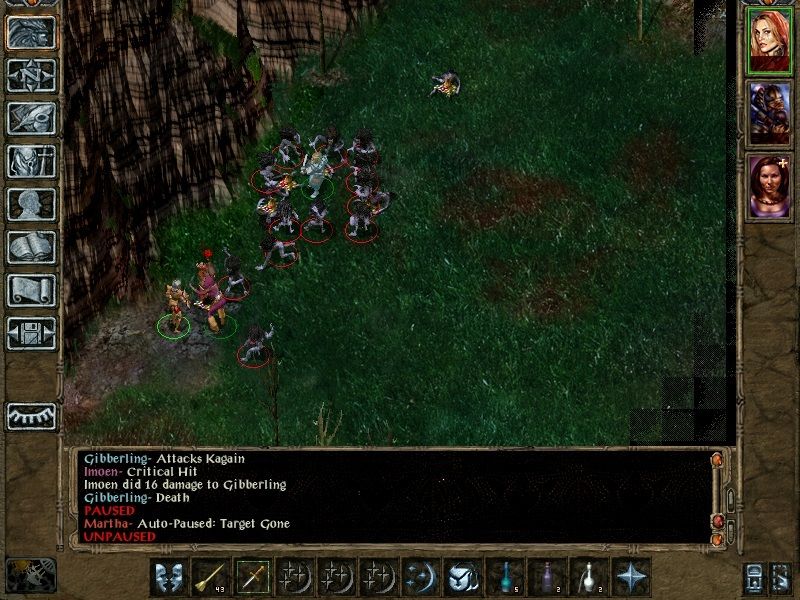Open the inventory screen with the armor icon
The width and height of the screenshot is (800, 600).
click(31, 161)
